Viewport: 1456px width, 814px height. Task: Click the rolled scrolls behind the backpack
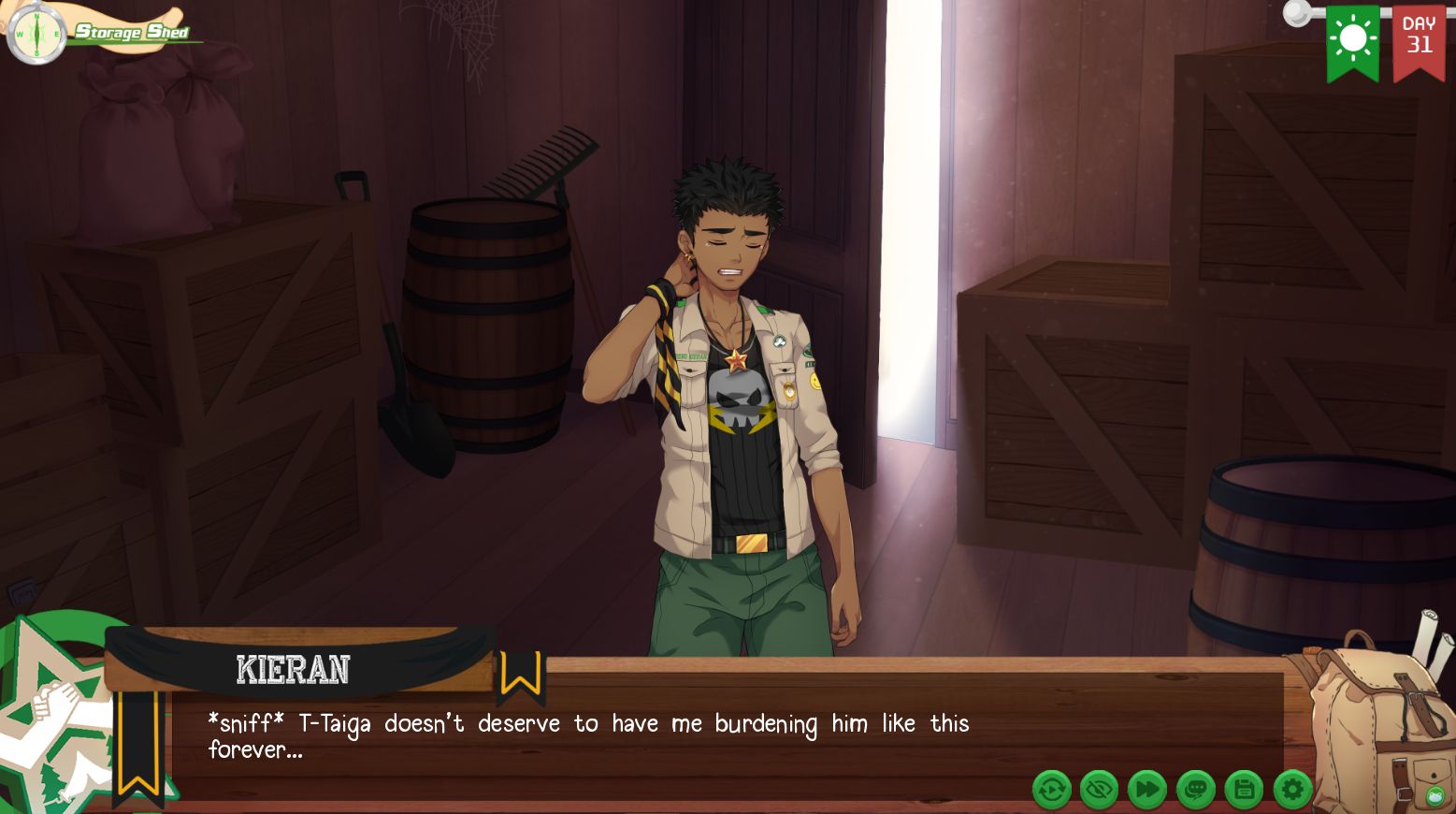click(x=1425, y=636)
